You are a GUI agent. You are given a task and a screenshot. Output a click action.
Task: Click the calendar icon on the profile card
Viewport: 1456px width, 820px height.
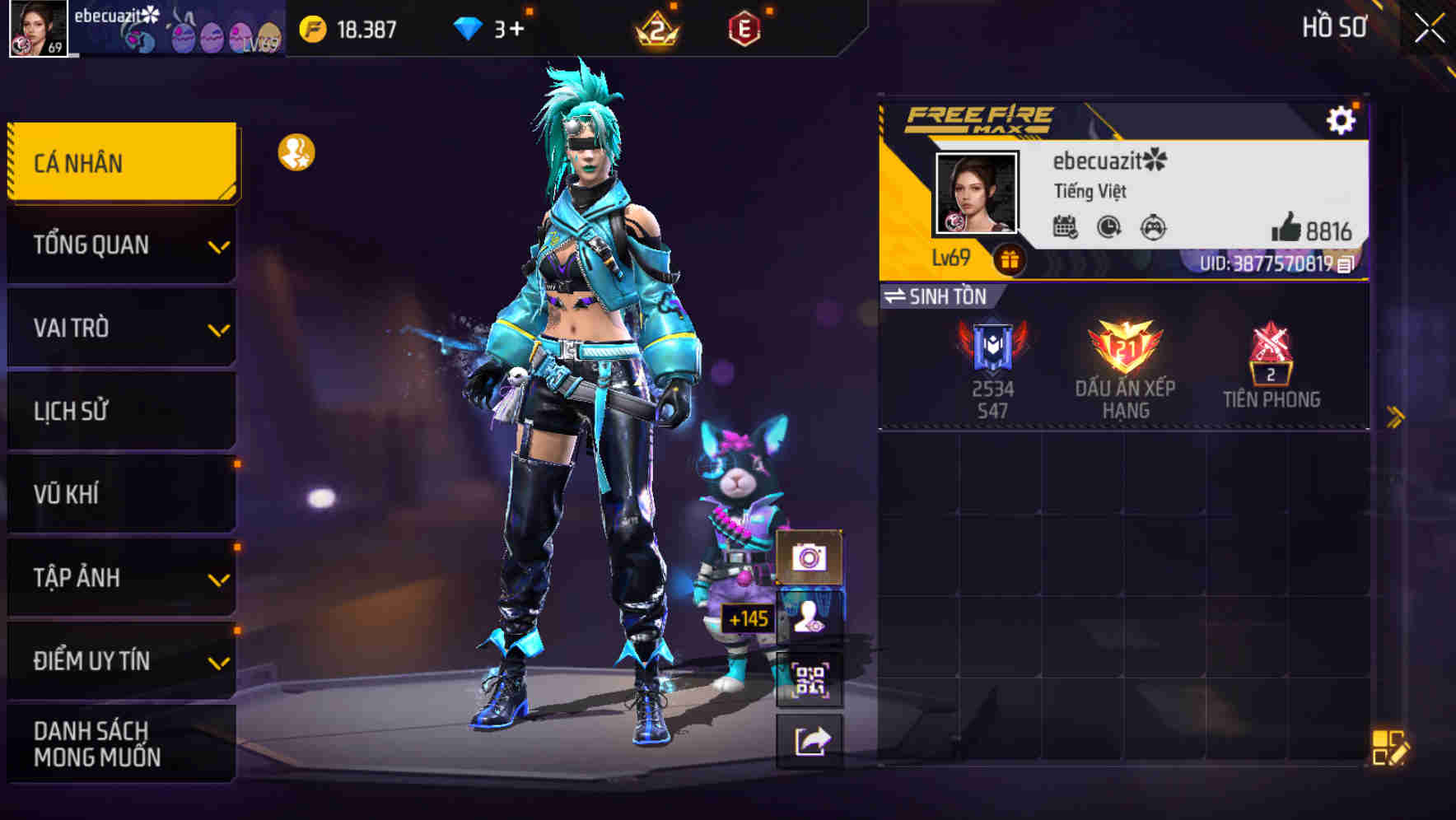1068,229
